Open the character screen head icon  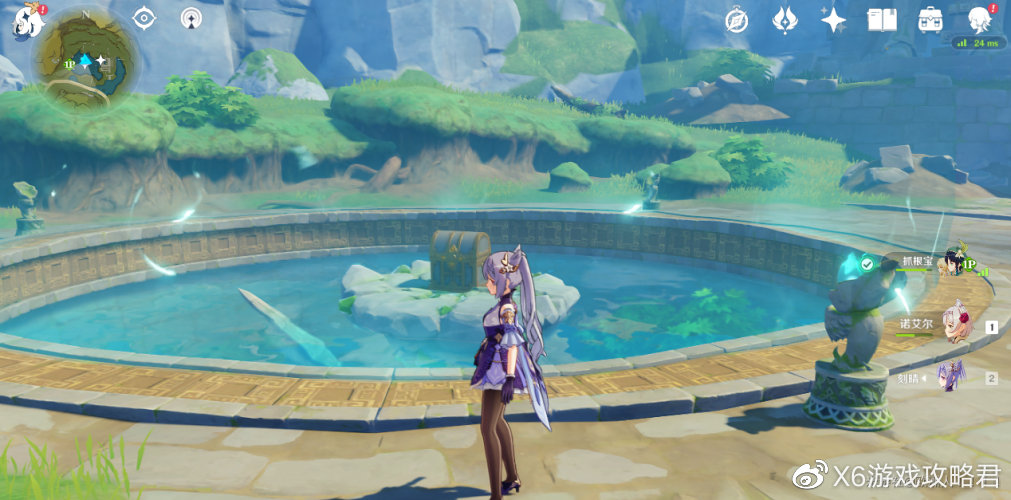tap(978, 19)
